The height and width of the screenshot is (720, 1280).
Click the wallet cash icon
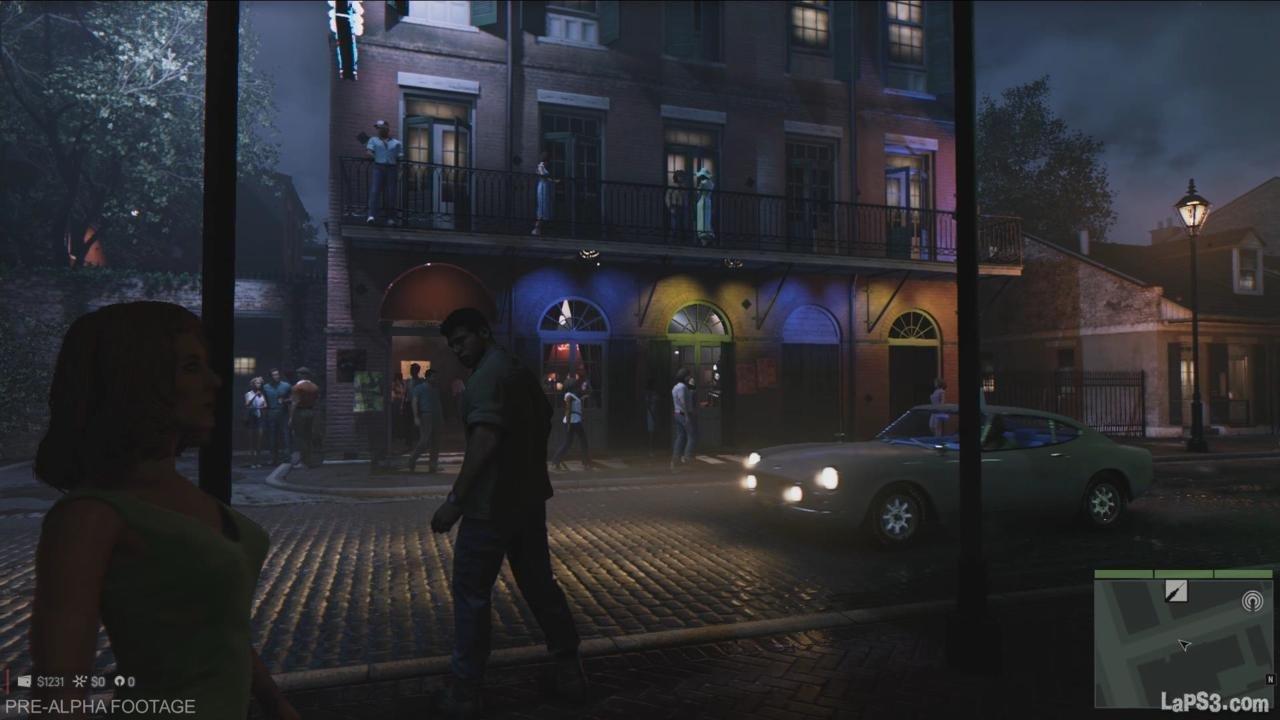coord(25,682)
